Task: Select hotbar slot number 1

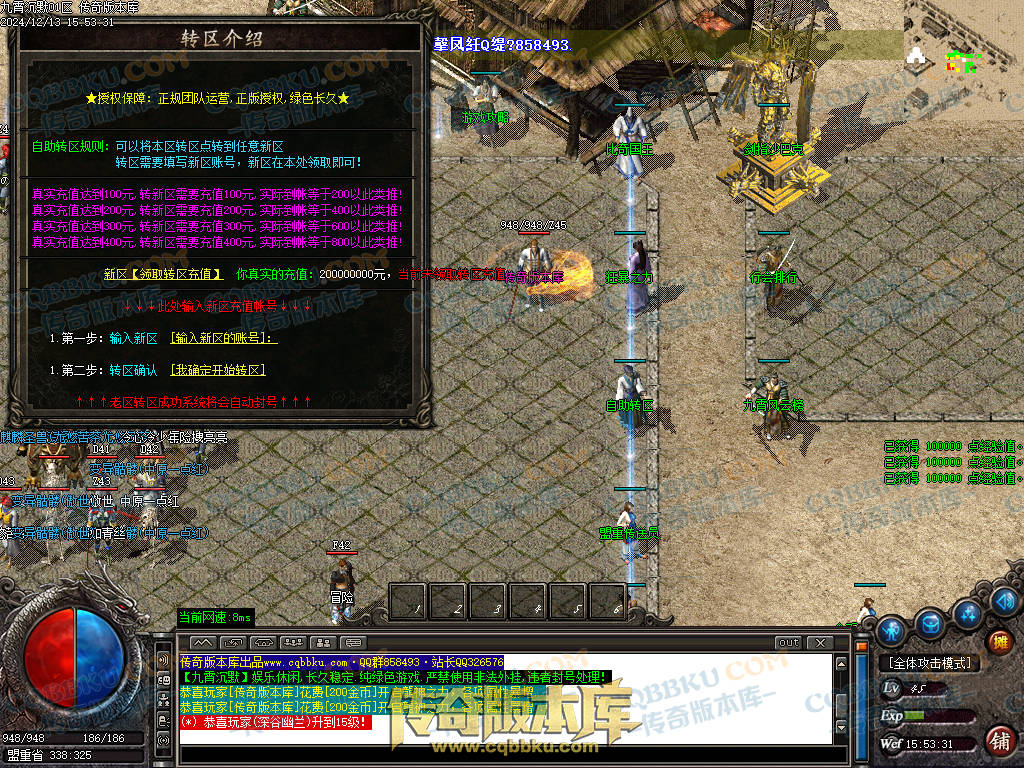Action: [x=408, y=602]
